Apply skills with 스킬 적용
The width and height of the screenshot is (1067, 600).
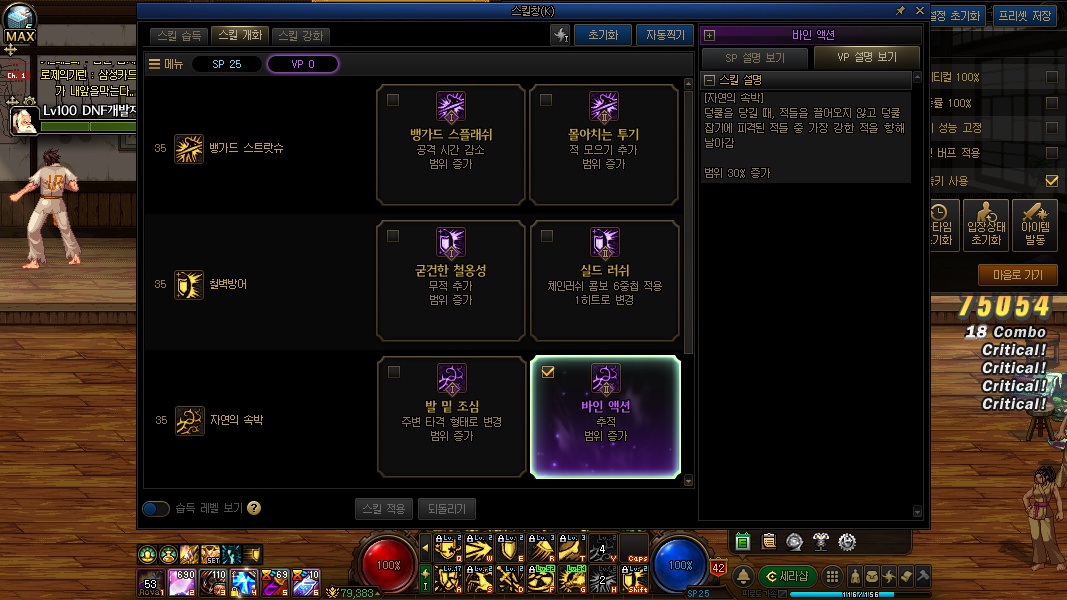coord(383,508)
